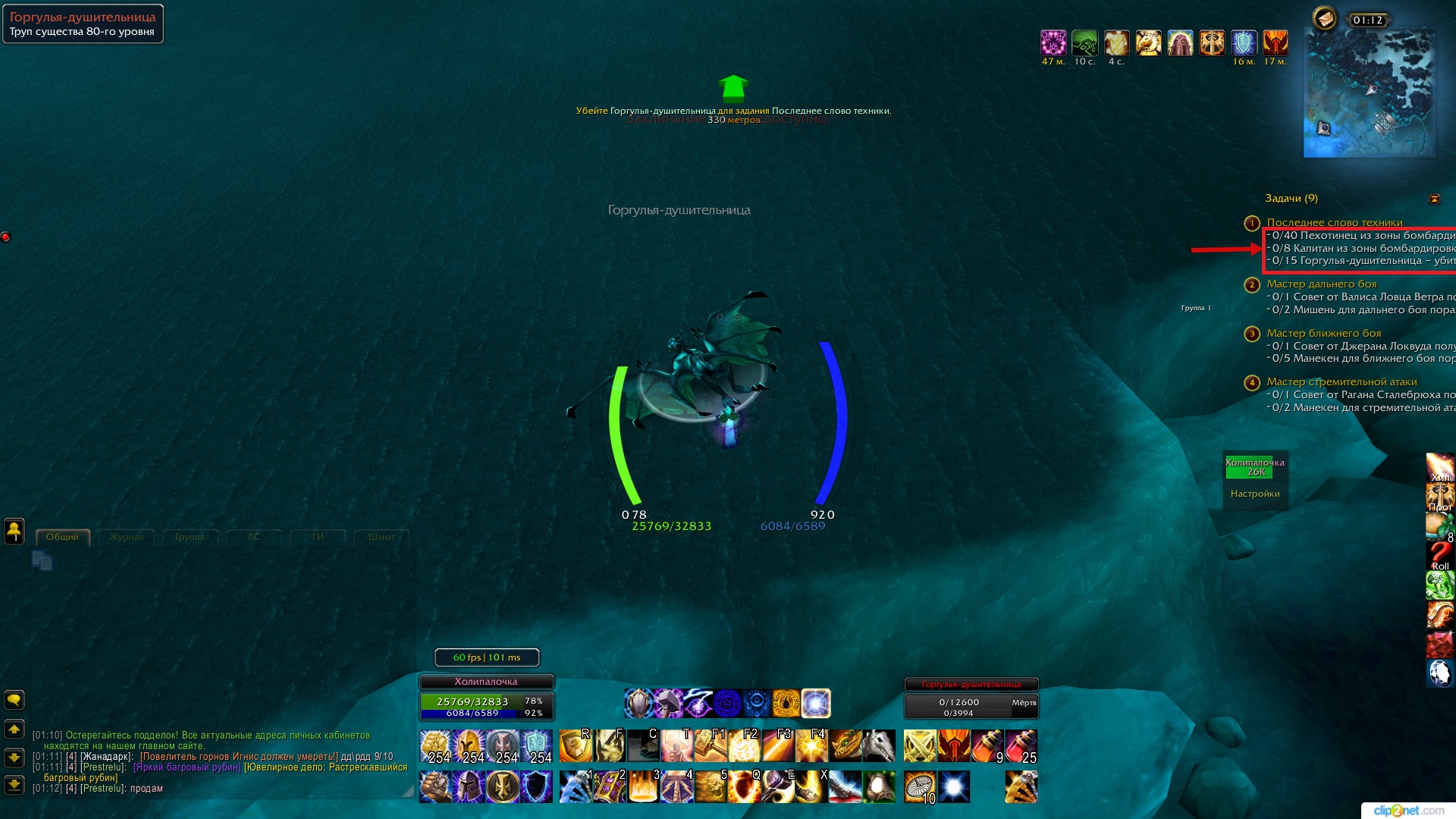Select quest Последнее слово техники in tracker

click(1334, 222)
